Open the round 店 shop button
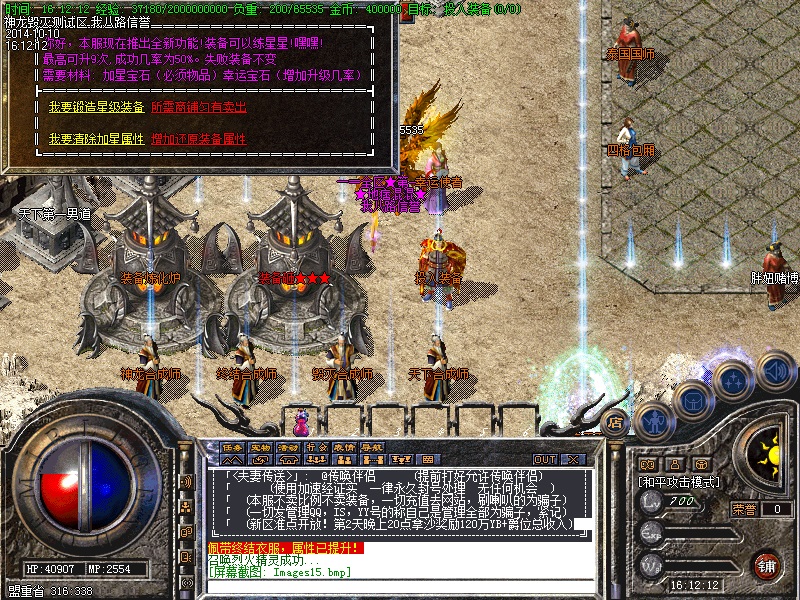 [x=616, y=423]
